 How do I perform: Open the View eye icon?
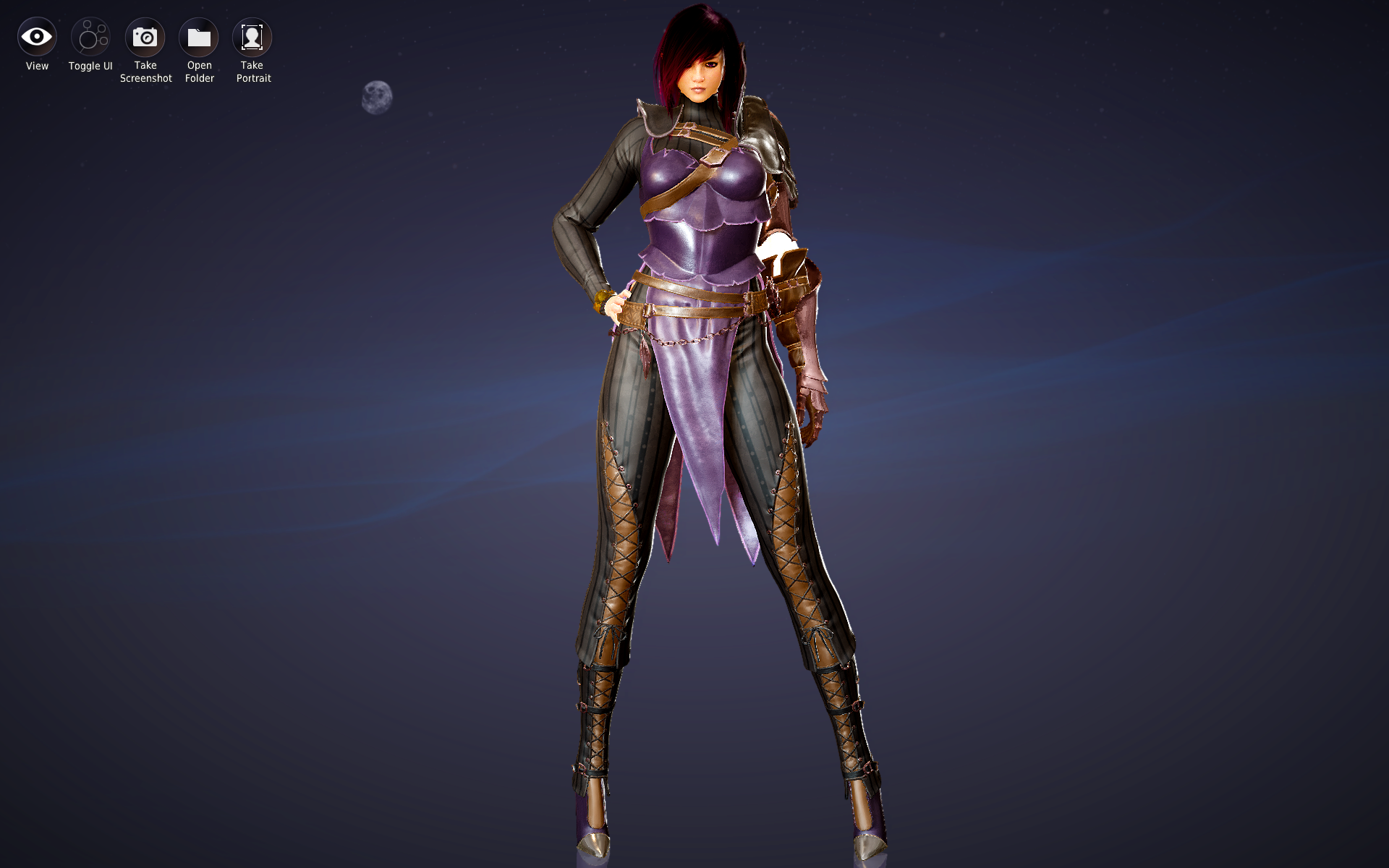[37, 38]
